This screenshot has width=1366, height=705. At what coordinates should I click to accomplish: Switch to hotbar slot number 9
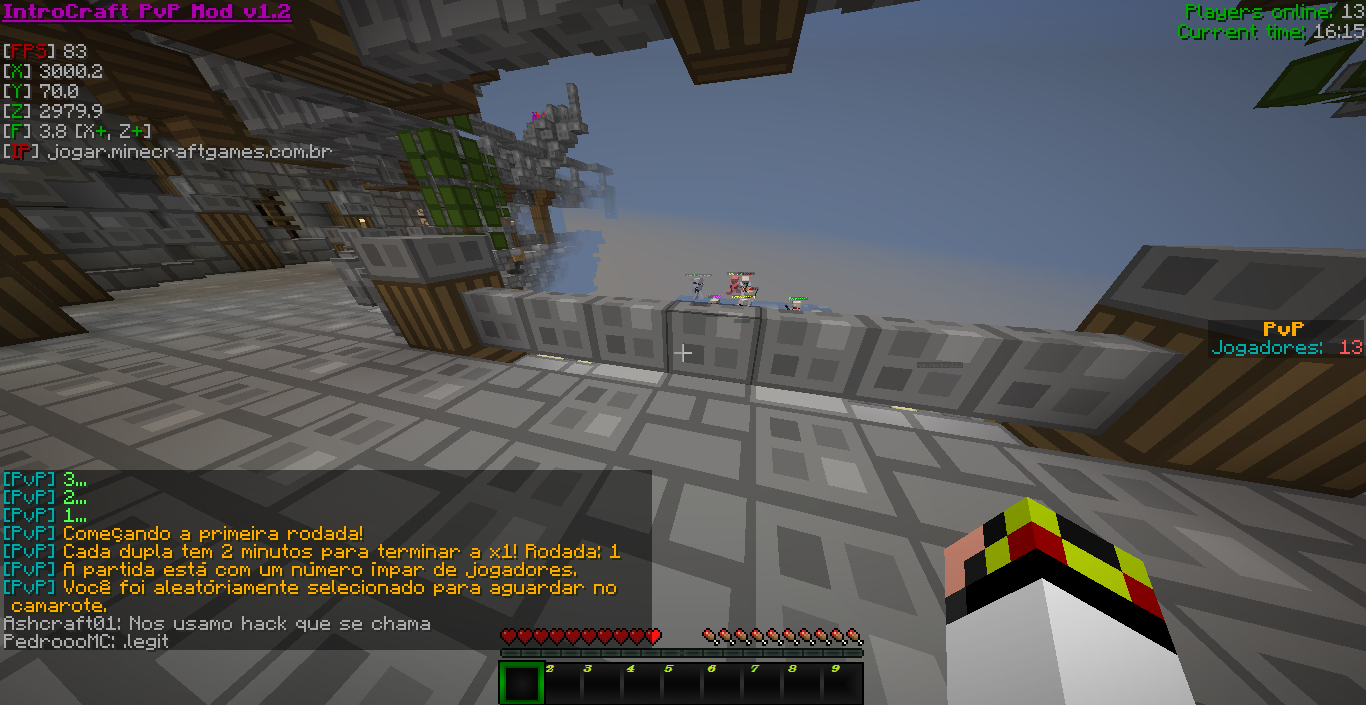click(842, 683)
